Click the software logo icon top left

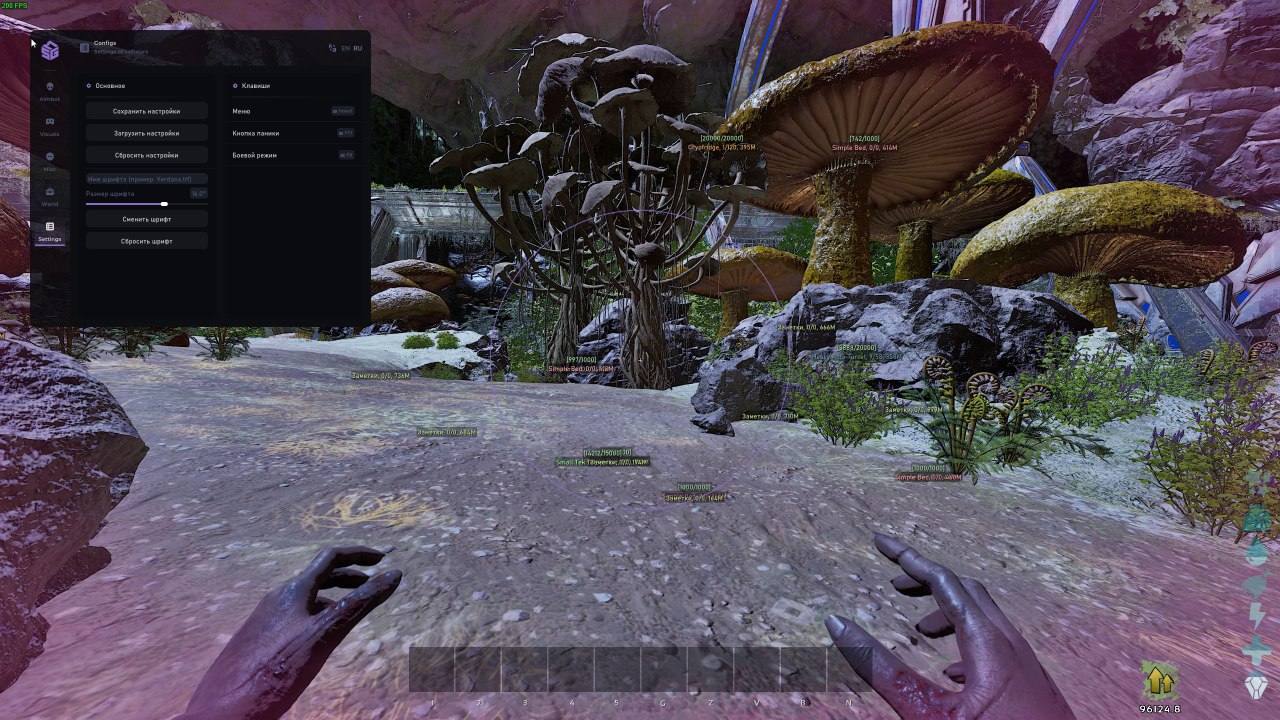point(50,50)
